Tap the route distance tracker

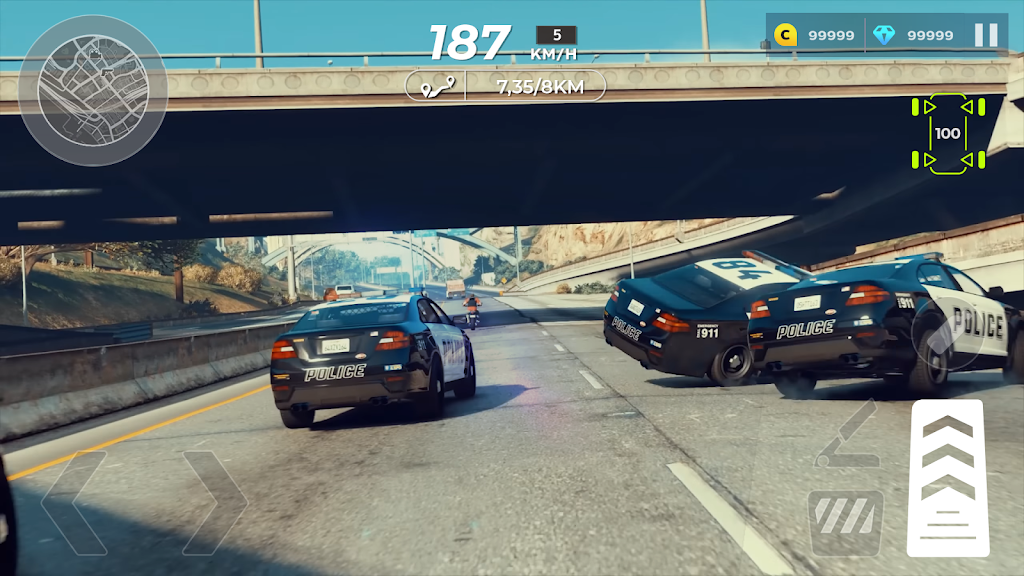tap(505, 86)
